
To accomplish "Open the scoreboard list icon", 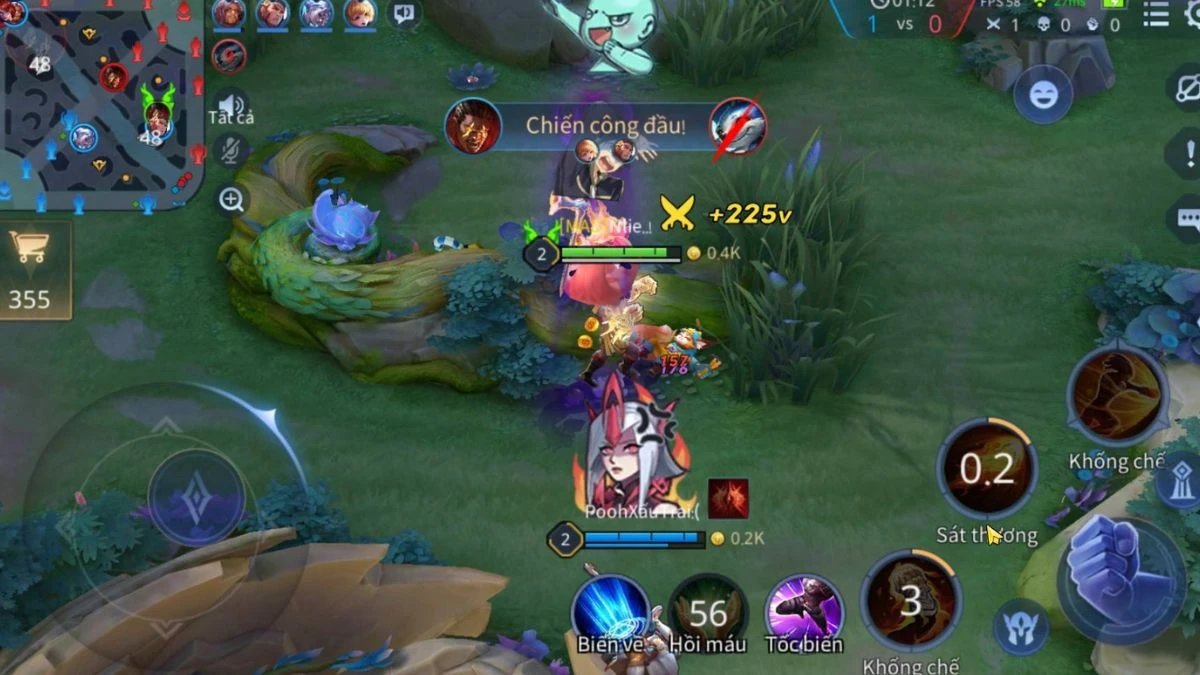I will point(1155,15).
